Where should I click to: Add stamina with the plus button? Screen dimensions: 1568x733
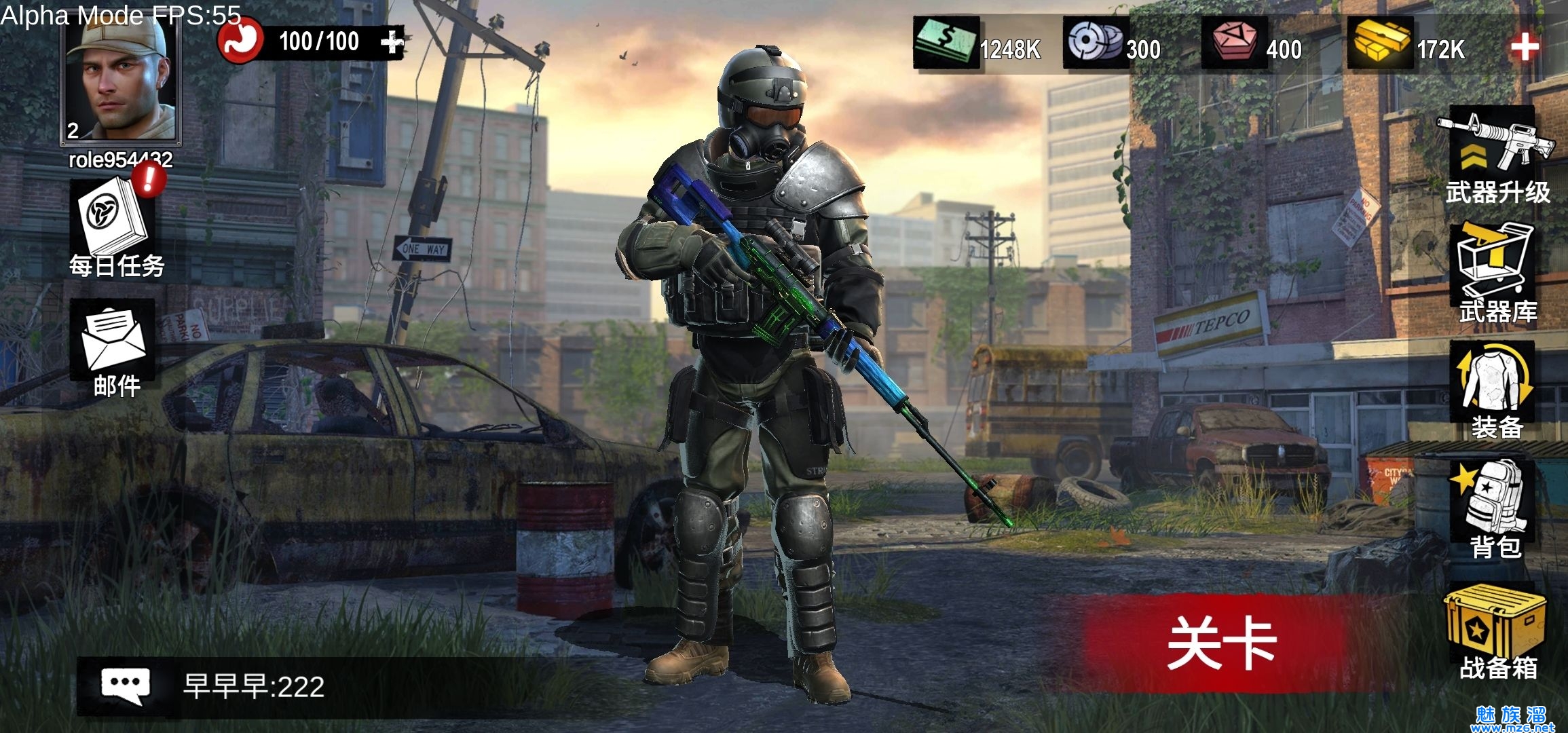click(x=392, y=42)
